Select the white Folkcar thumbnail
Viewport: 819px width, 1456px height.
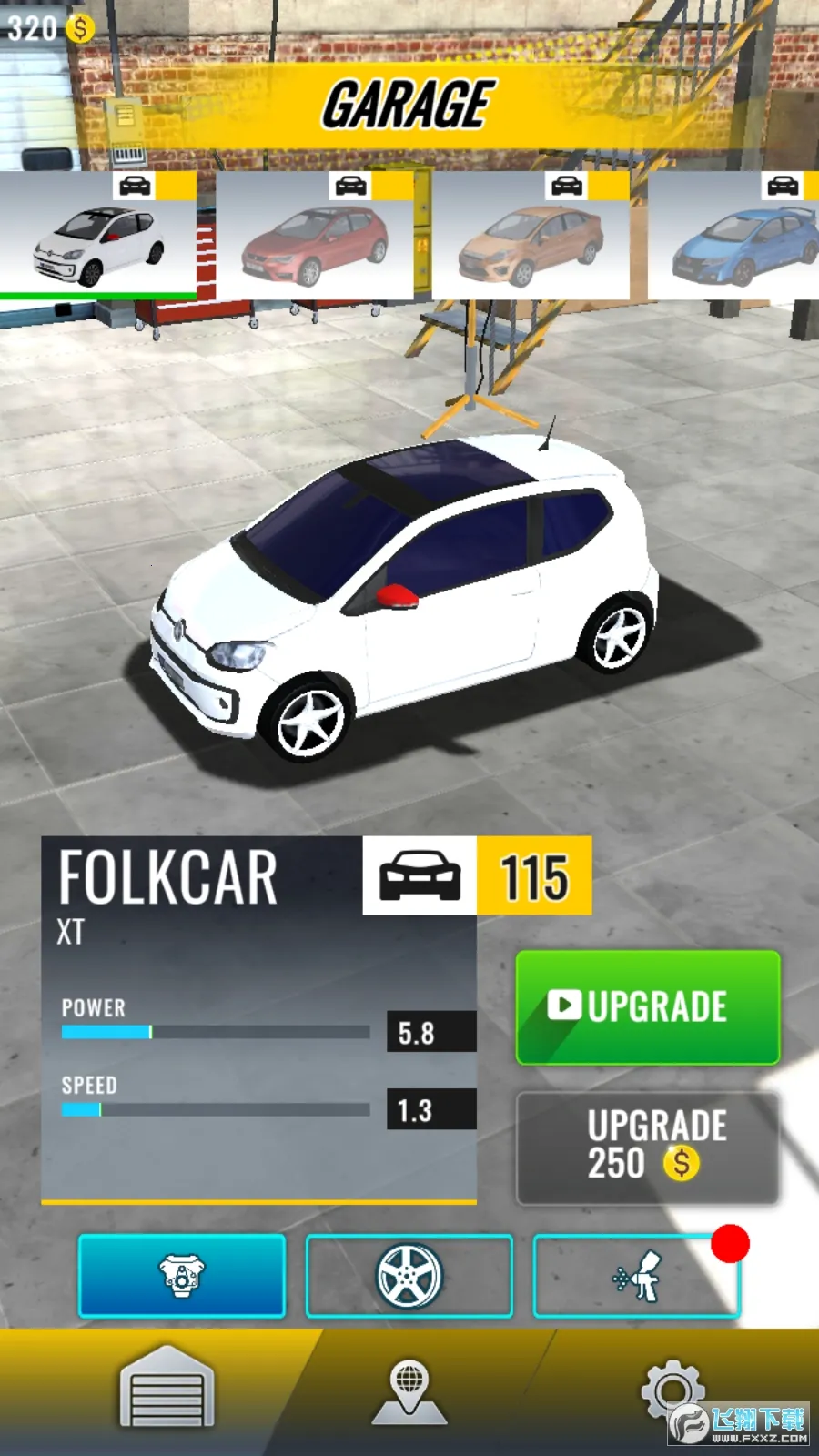point(98,237)
